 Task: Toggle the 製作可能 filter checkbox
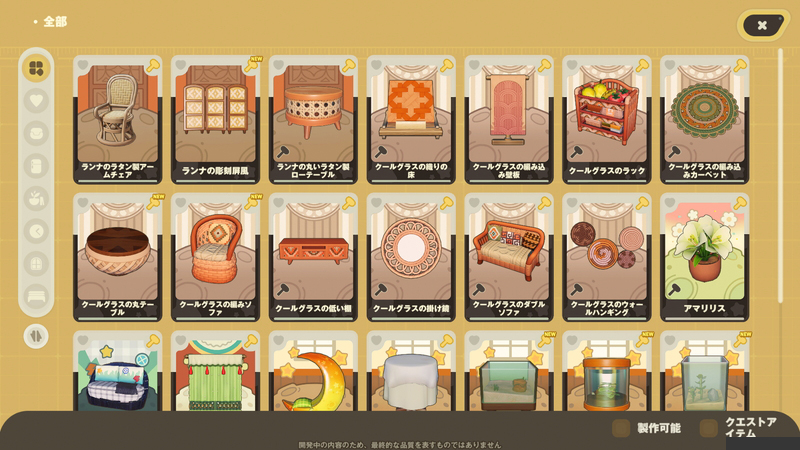click(621, 428)
